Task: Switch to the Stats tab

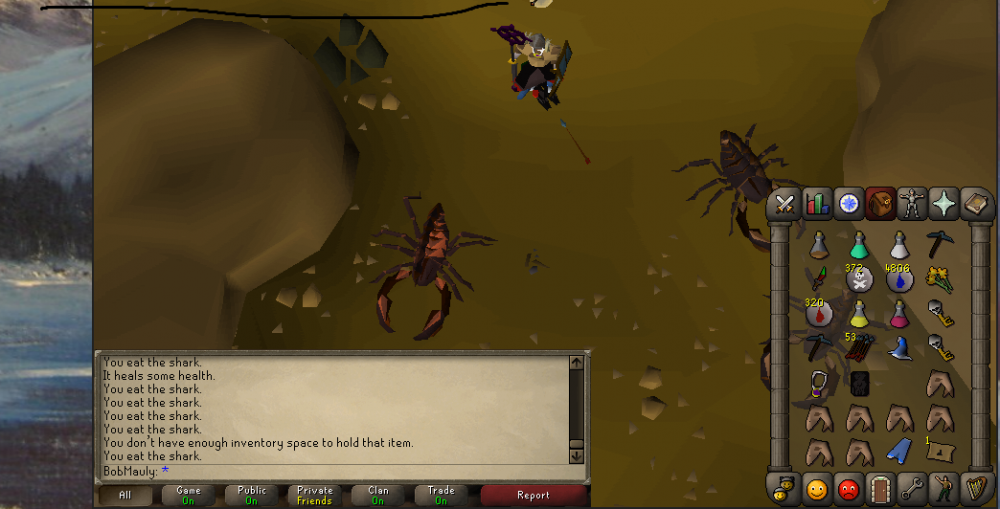Action: [x=818, y=204]
